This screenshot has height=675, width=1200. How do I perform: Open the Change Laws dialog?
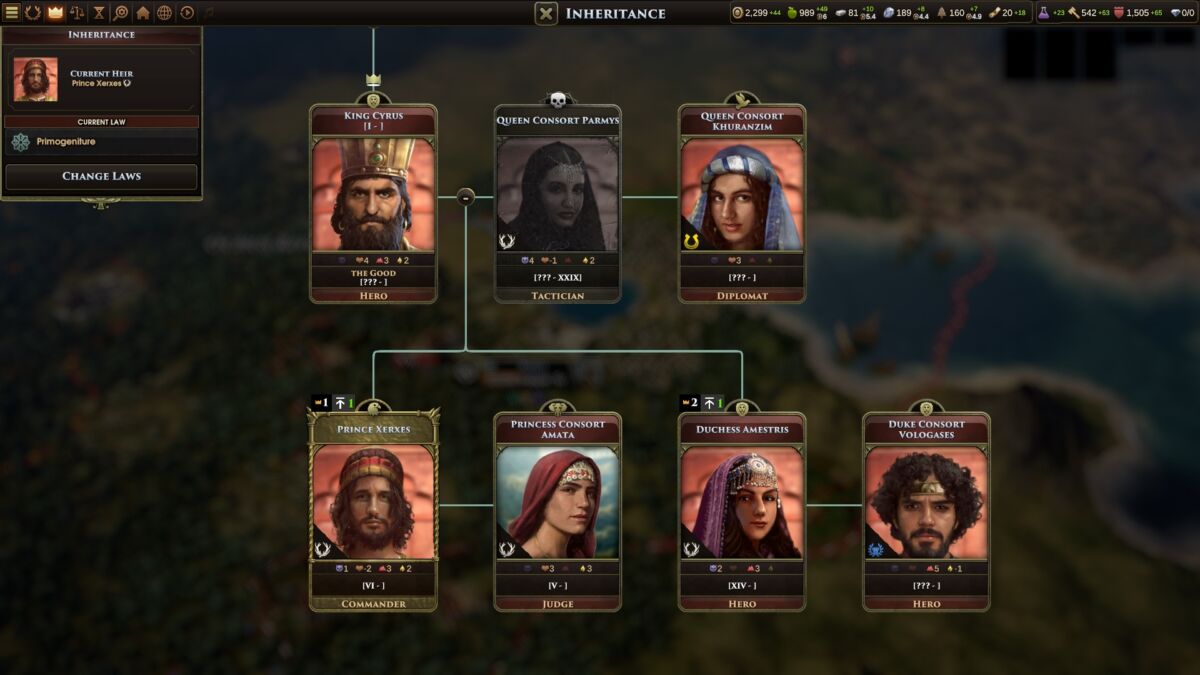(x=101, y=176)
